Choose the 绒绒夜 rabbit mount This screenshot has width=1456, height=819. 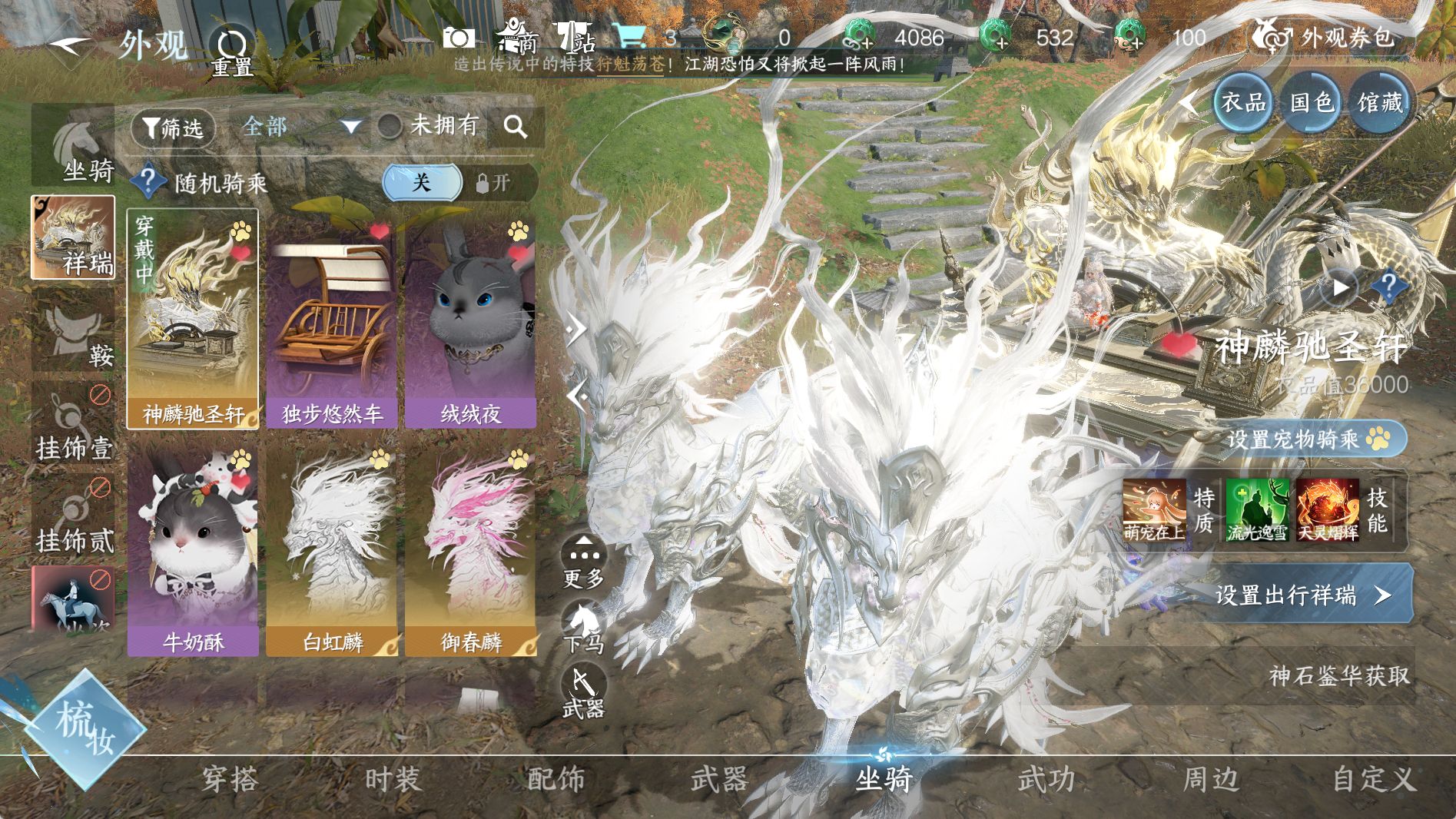[x=470, y=323]
